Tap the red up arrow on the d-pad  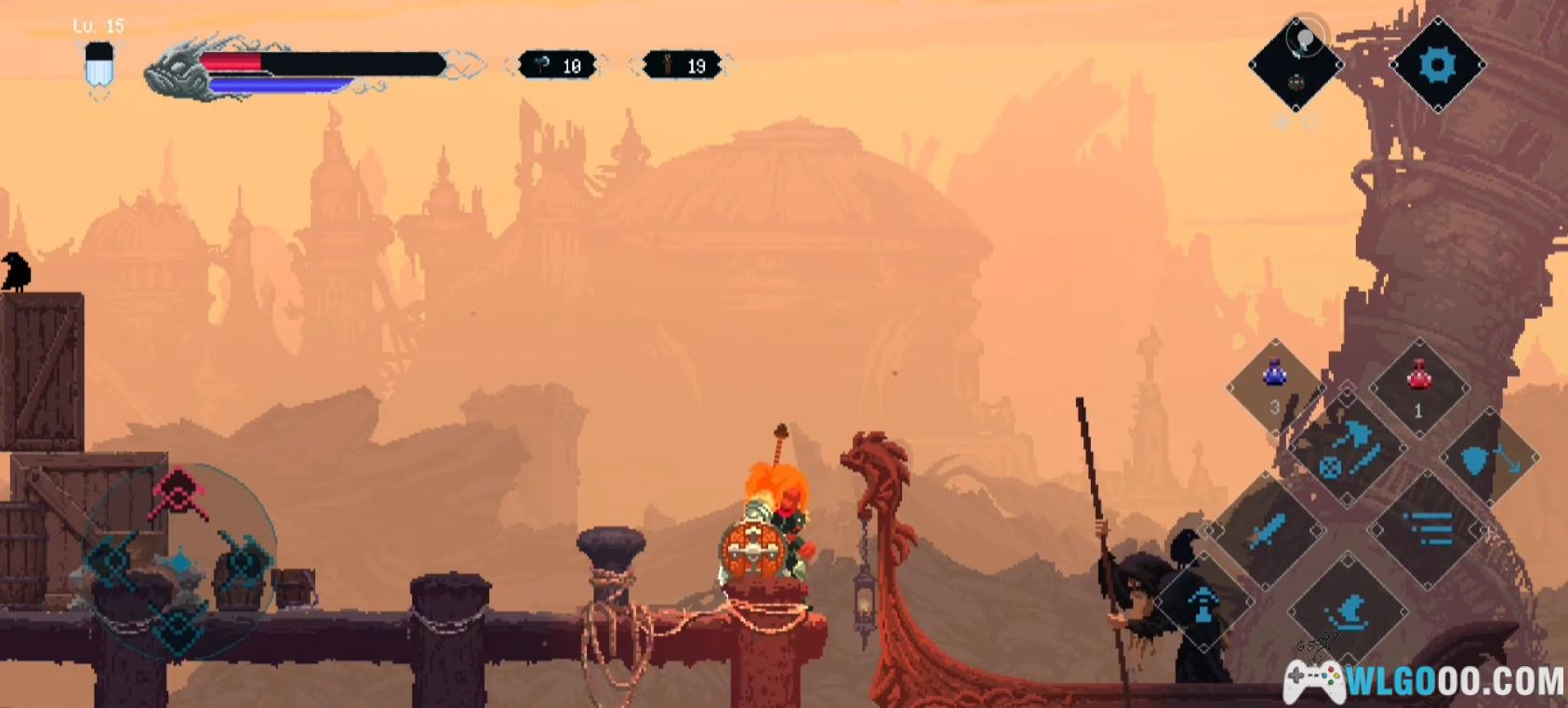179,492
